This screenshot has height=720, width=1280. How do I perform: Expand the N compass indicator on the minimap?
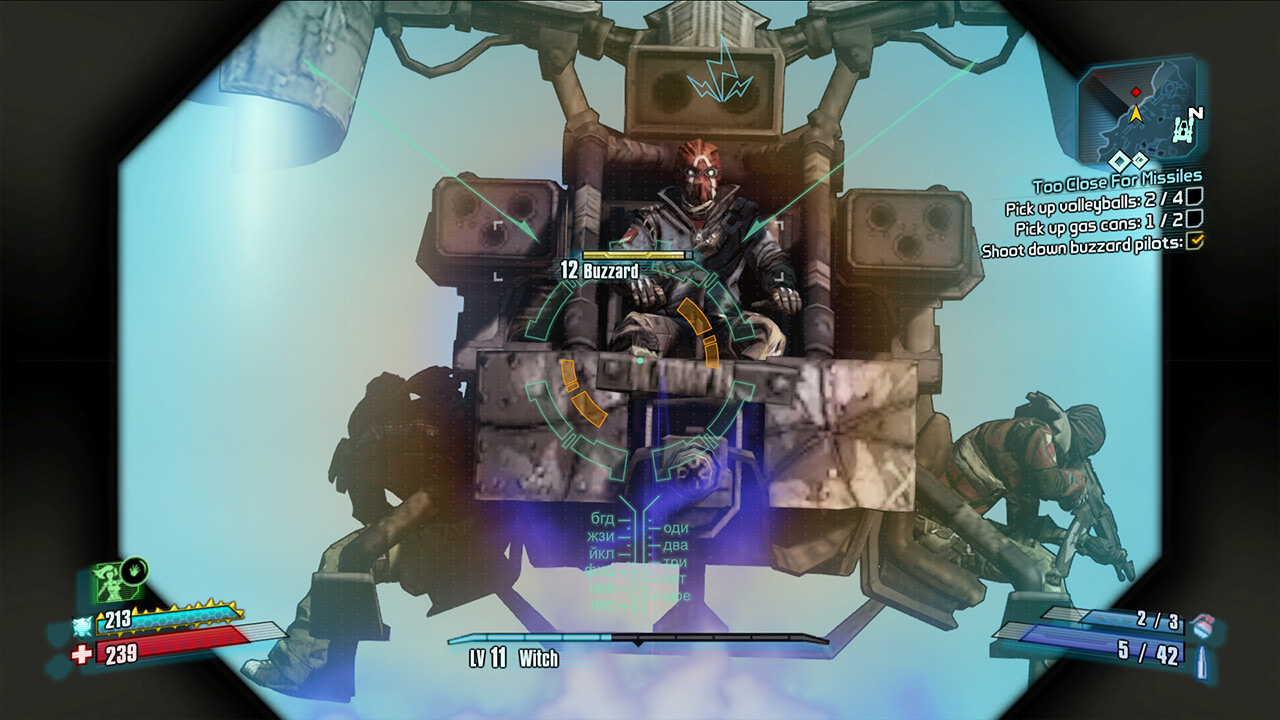click(x=1196, y=114)
